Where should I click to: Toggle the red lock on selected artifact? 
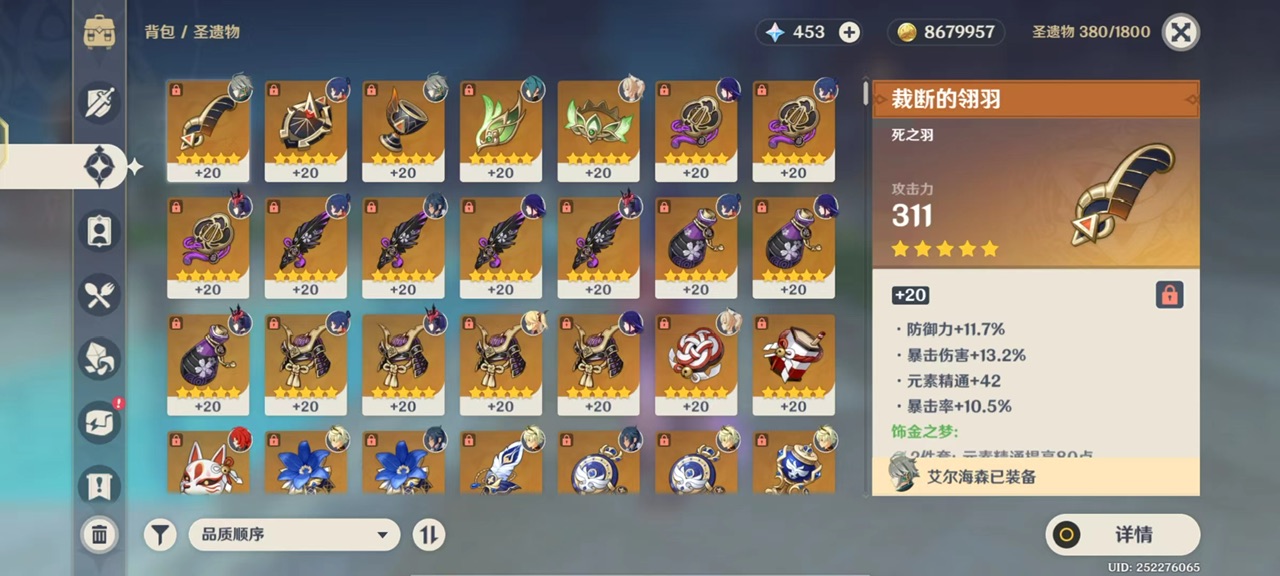[1169, 294]
